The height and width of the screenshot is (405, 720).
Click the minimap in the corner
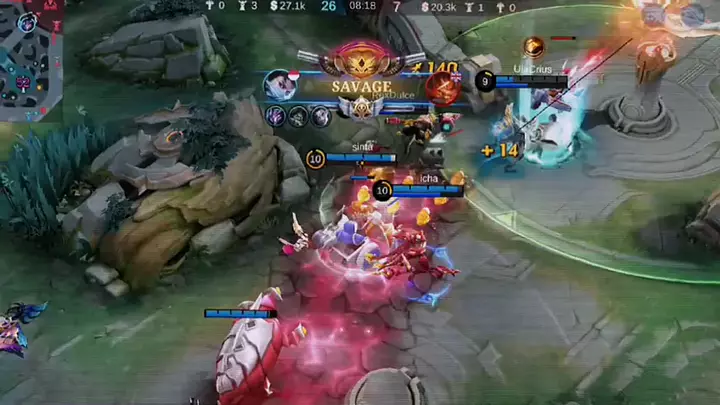click(30, 60)
